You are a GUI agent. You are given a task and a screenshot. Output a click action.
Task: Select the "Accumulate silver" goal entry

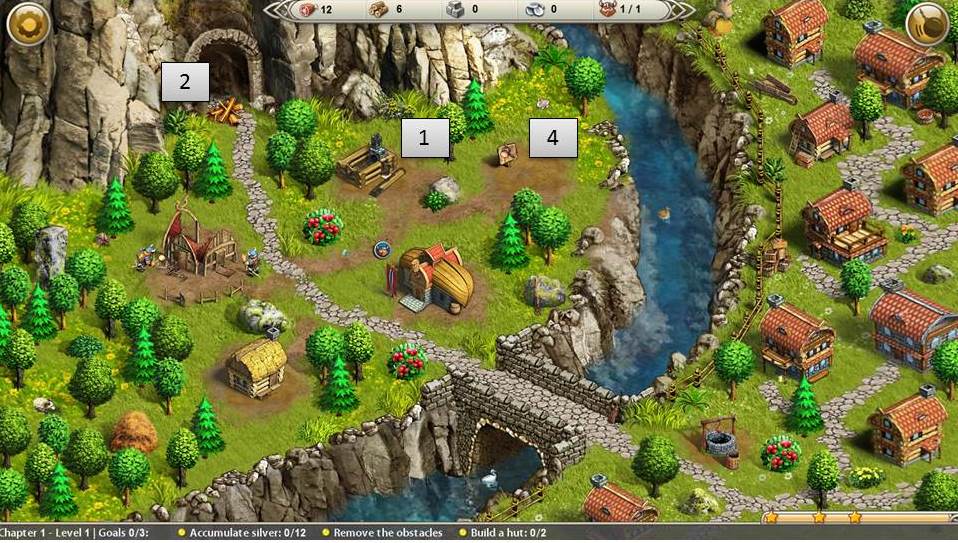click(x=247, y=533)
